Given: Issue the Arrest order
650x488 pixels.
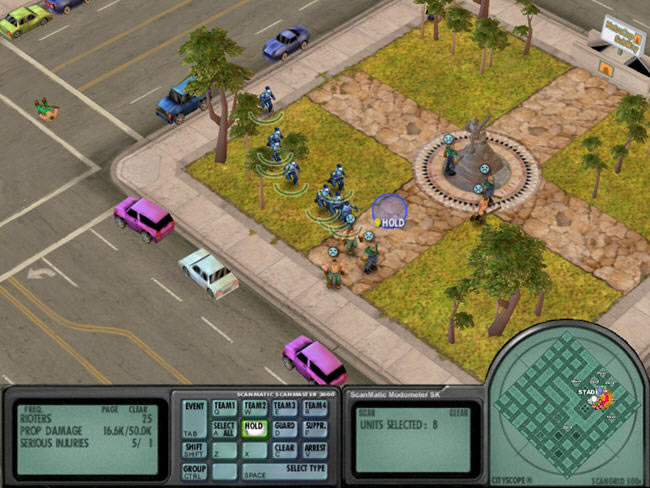Looking at the screenshot, I should (315, 451).
